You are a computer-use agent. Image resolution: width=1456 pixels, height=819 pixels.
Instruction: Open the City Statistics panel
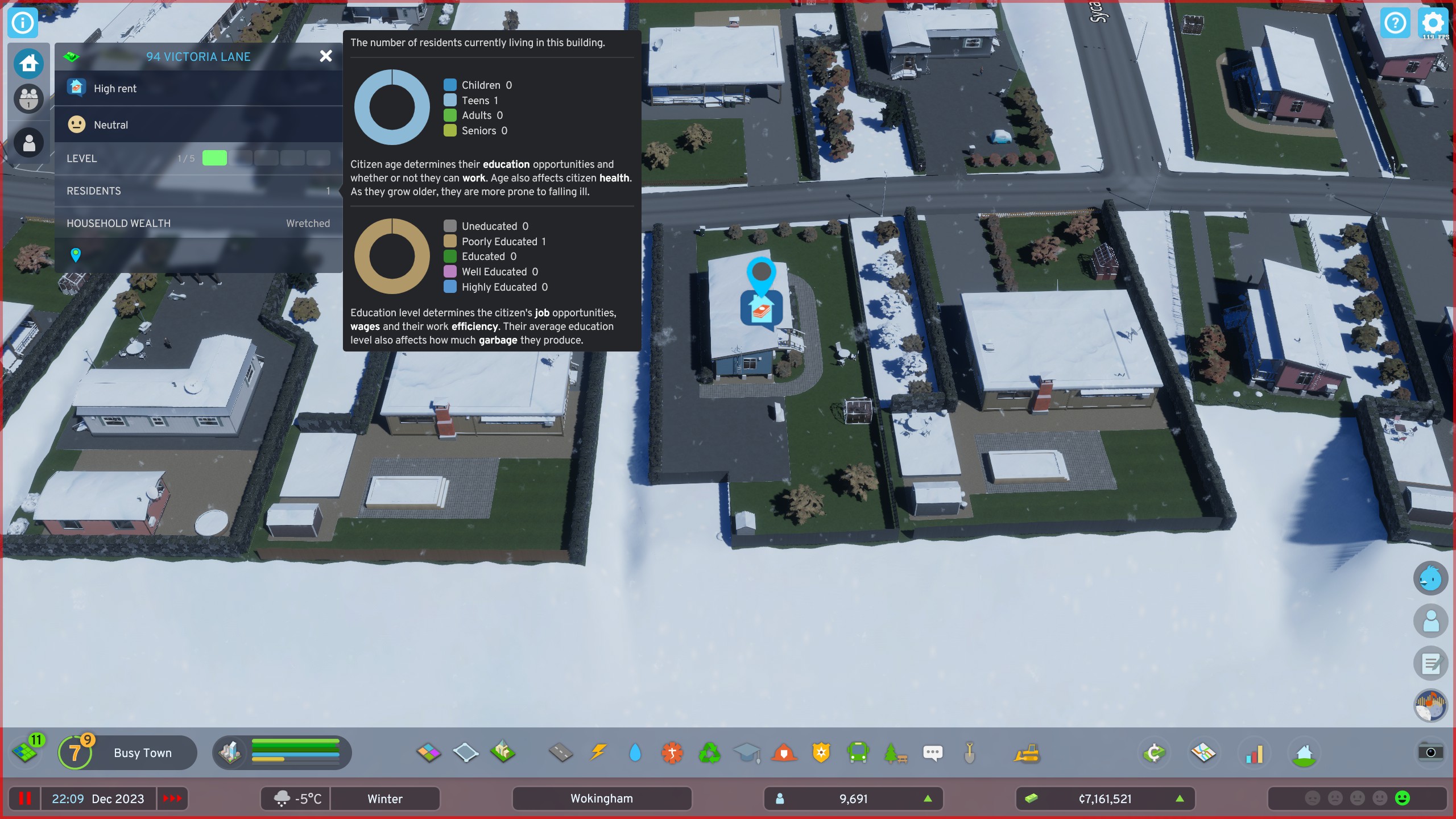(x=1254, y=752)
